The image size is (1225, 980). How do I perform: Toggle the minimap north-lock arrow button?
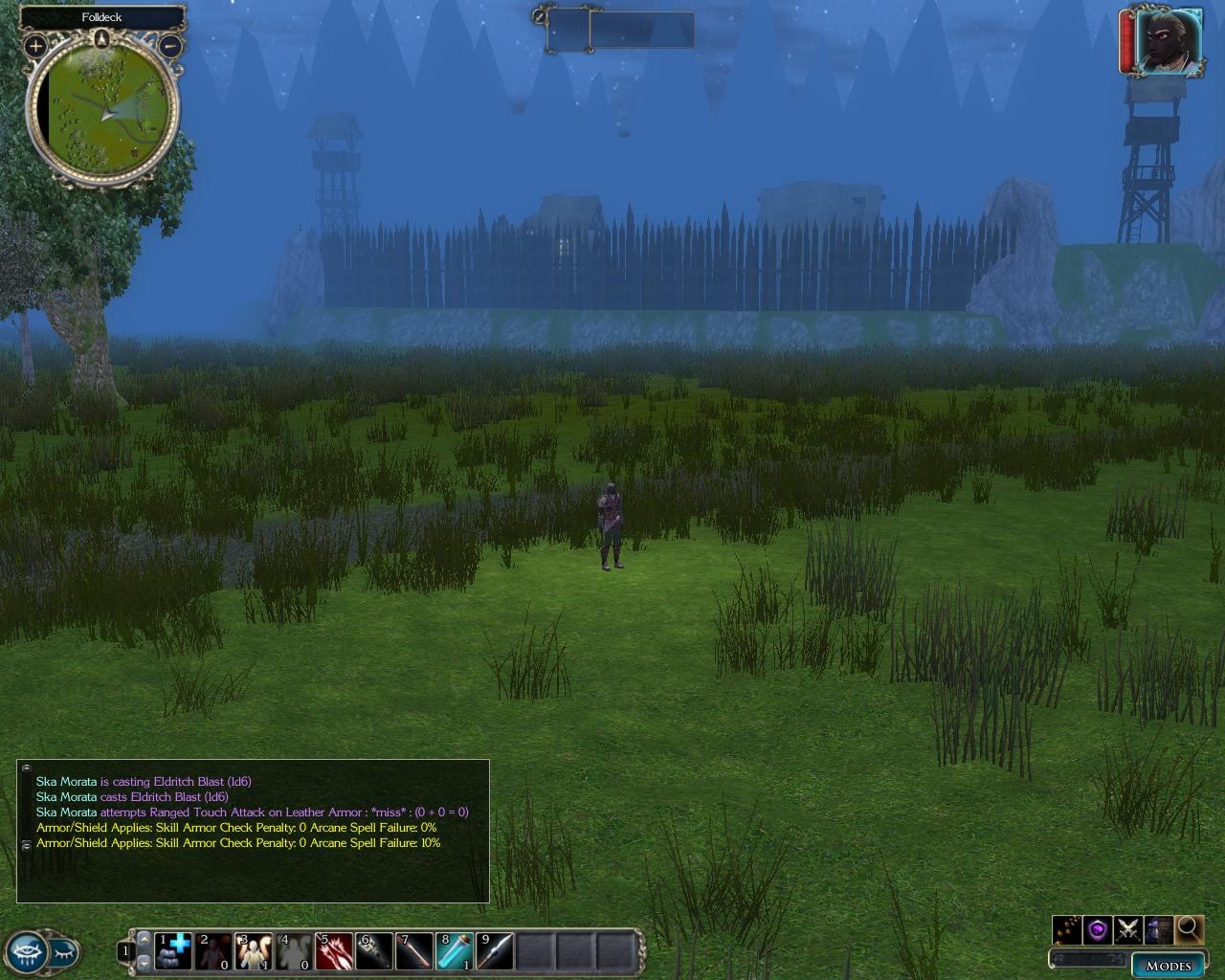coord(102,39)
